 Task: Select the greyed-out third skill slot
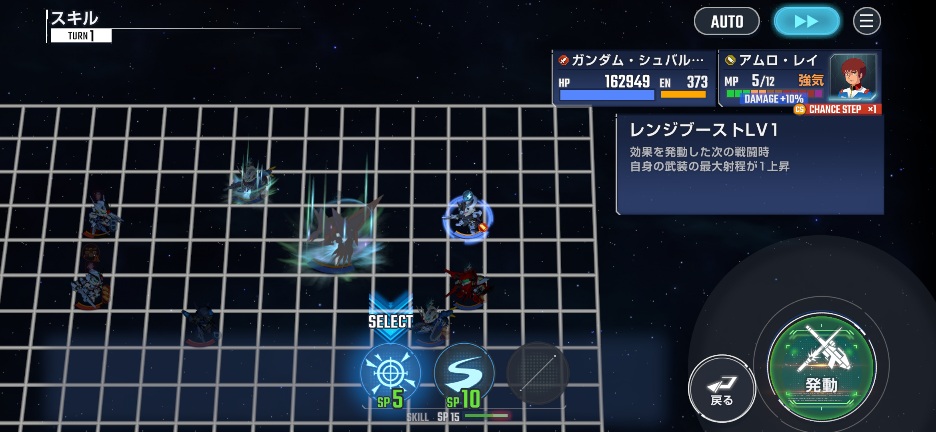(x=538, y=373)
